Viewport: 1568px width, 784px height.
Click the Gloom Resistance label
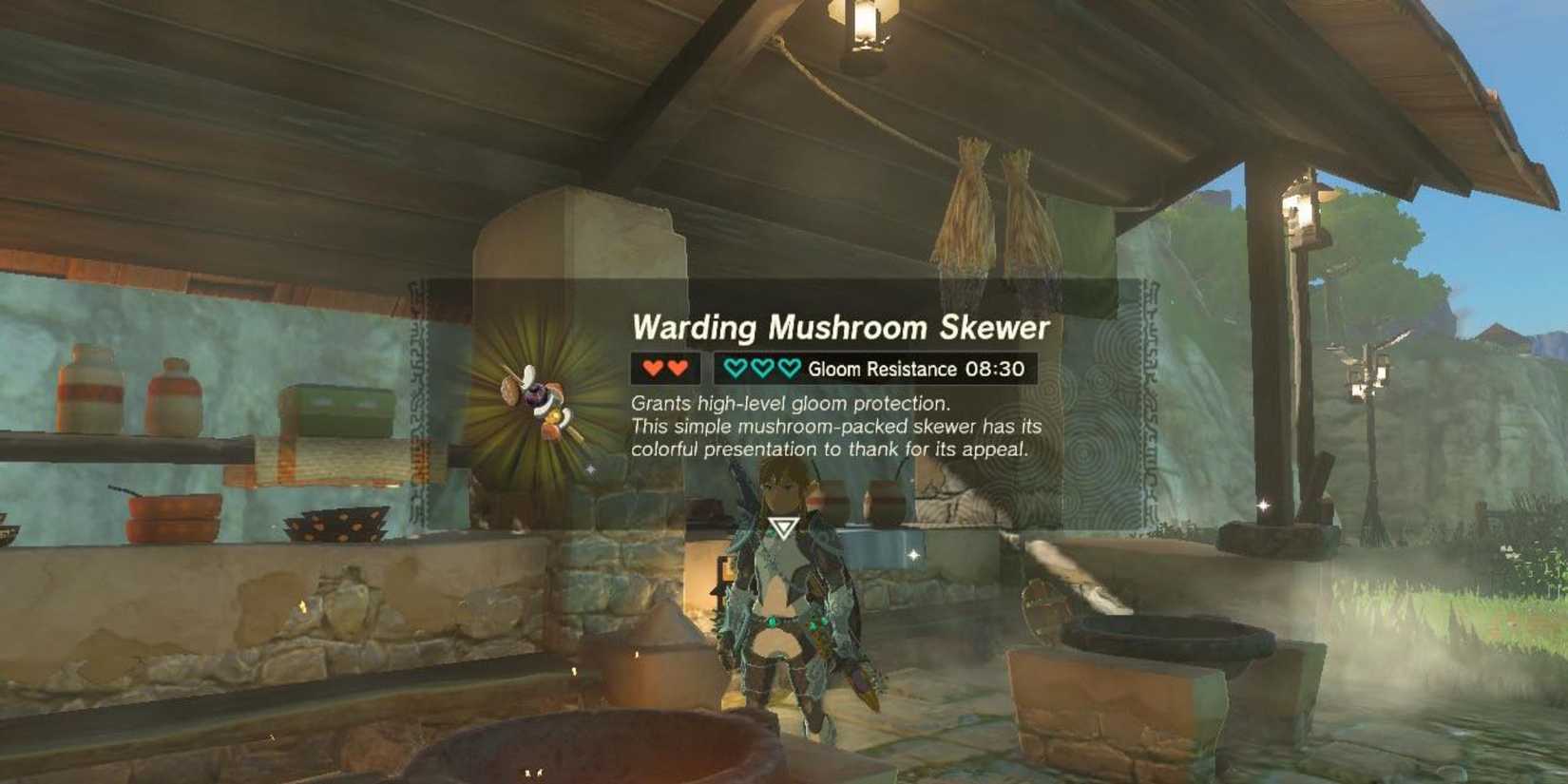[x=884, y=368]
